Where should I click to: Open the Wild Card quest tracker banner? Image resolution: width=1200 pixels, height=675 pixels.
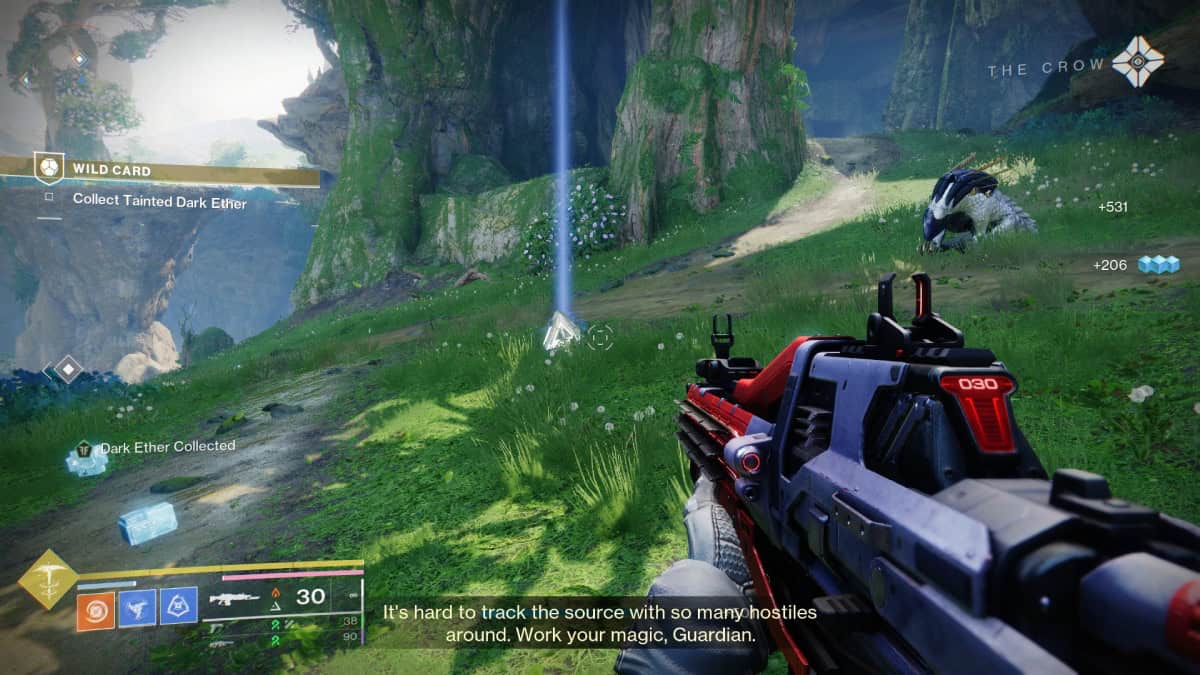tap(160, 170)
